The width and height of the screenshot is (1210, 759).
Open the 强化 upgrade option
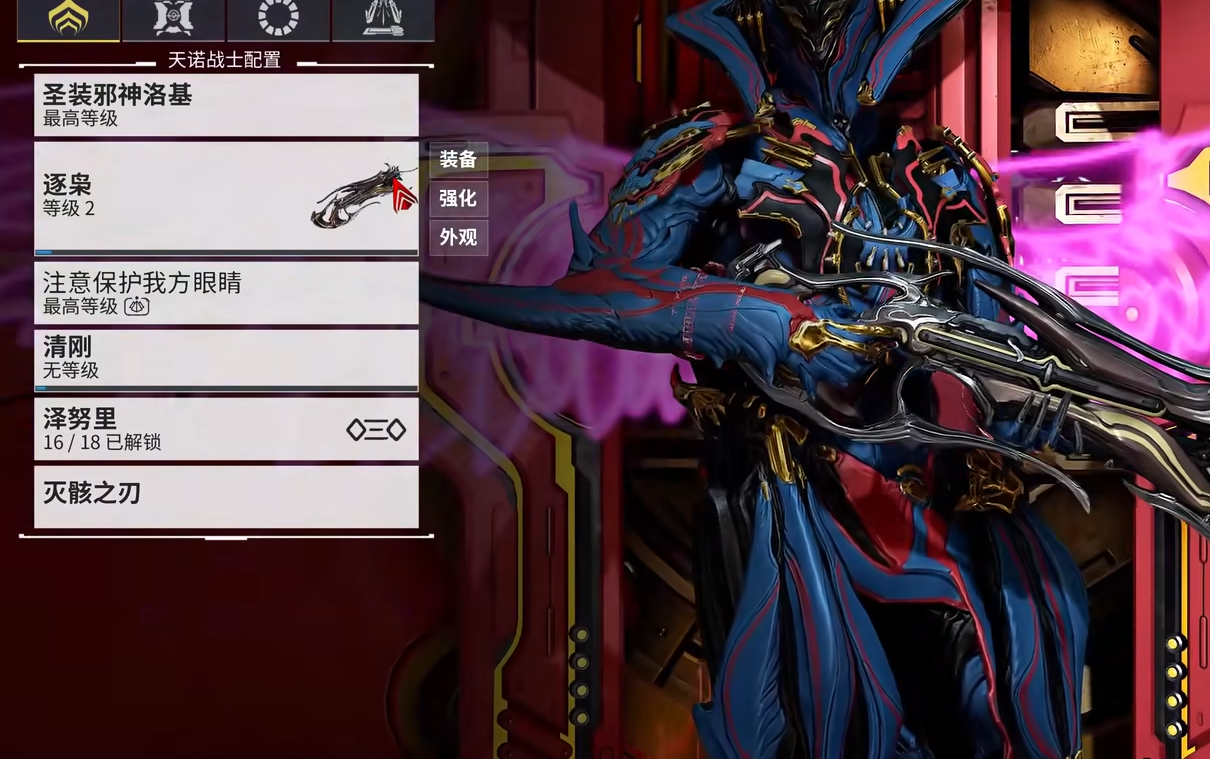(458, 198)
